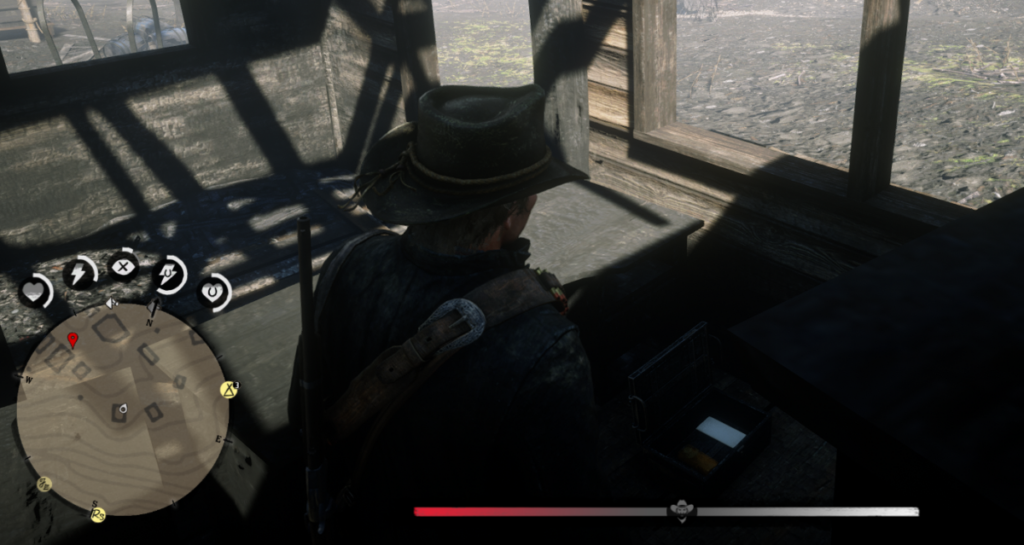This screenshot has width=1024, height=545.
Task: Click the heart health core icon
Action: 36,291
